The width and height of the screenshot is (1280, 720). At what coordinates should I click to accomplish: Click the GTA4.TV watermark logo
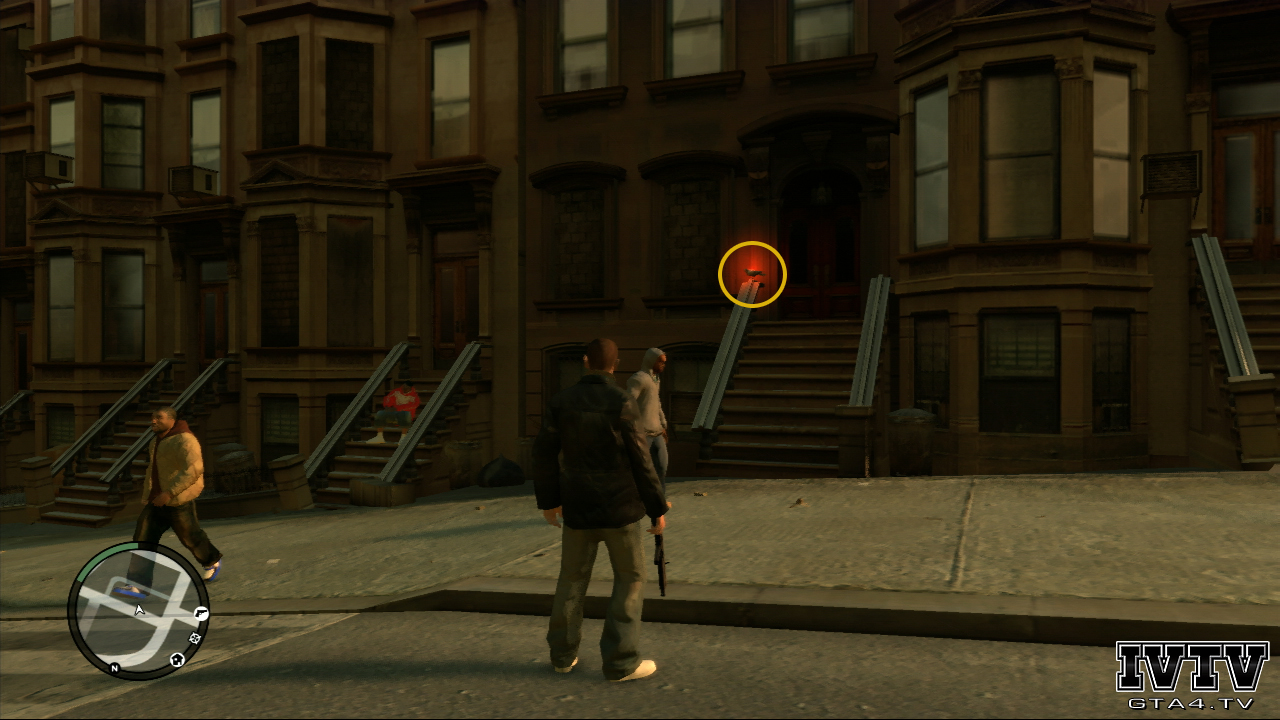click(1192, 676)
